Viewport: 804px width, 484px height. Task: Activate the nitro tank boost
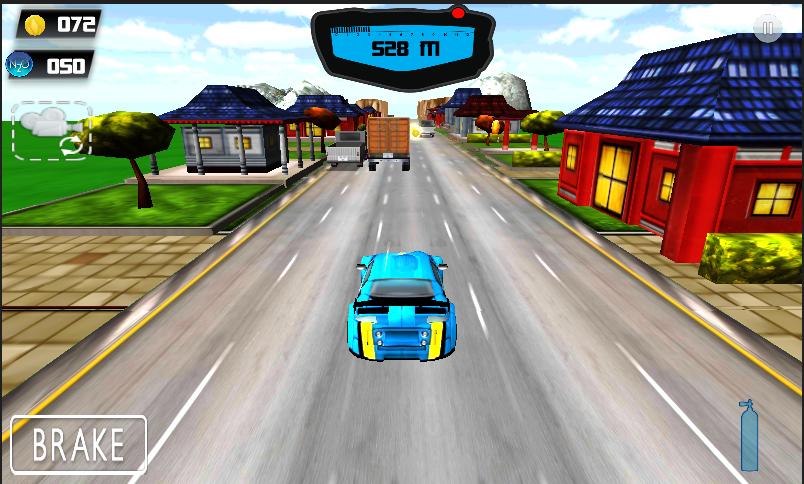(748, 437)
